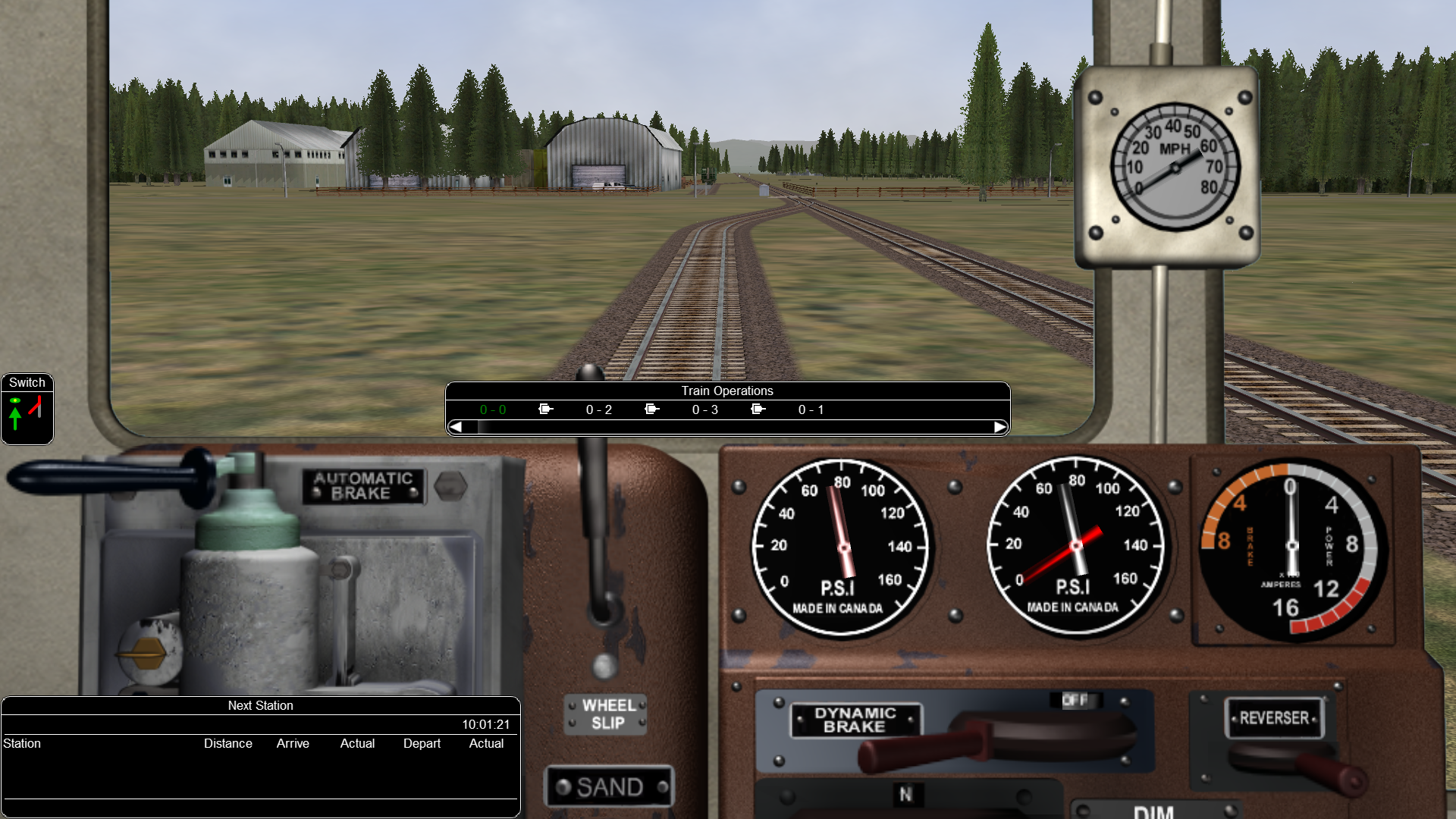Toggle the green forward switch arrow
Screen dimensions: 1456x819
[x=15, y=415]
